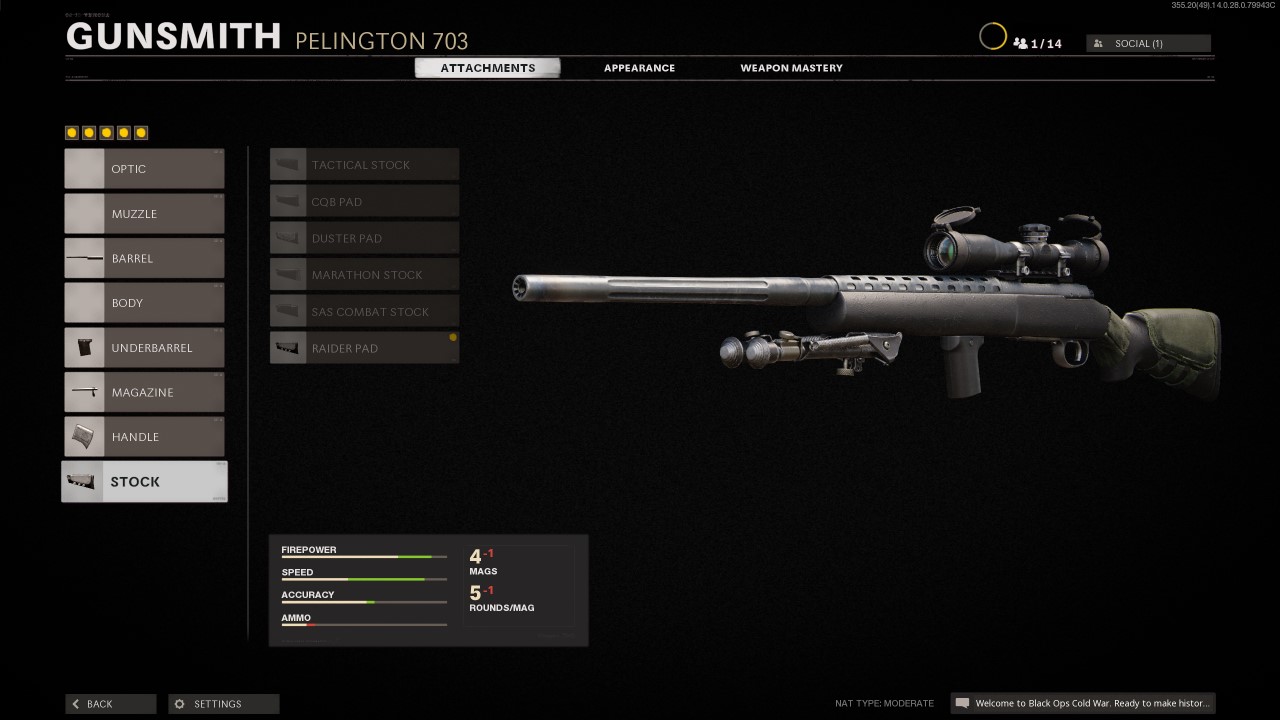Open the Magazine attachment slot icon
Screen dimensions: 1280x720
(x=85, y=392)
